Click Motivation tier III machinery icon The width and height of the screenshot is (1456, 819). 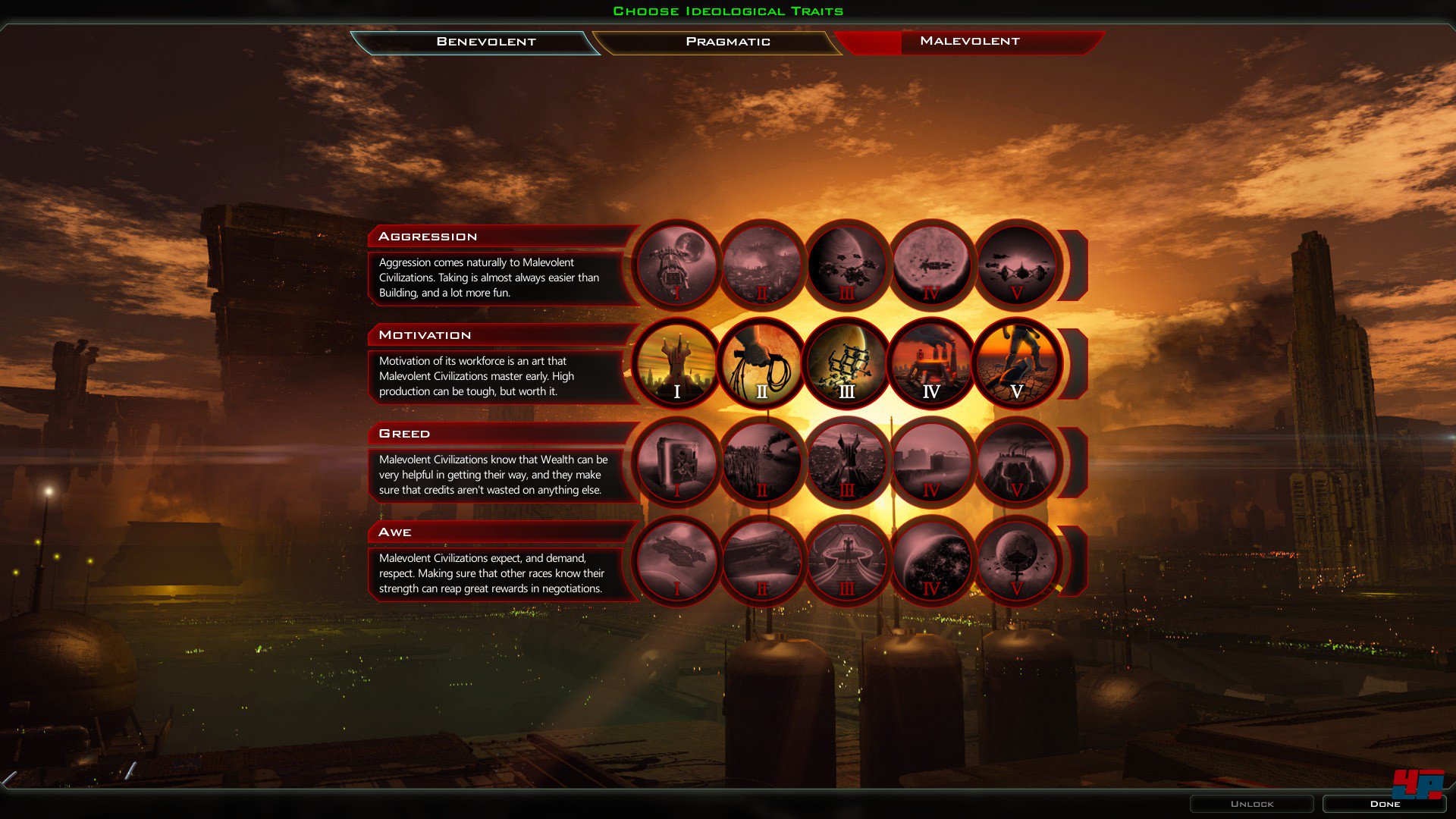tap(847, 362)
